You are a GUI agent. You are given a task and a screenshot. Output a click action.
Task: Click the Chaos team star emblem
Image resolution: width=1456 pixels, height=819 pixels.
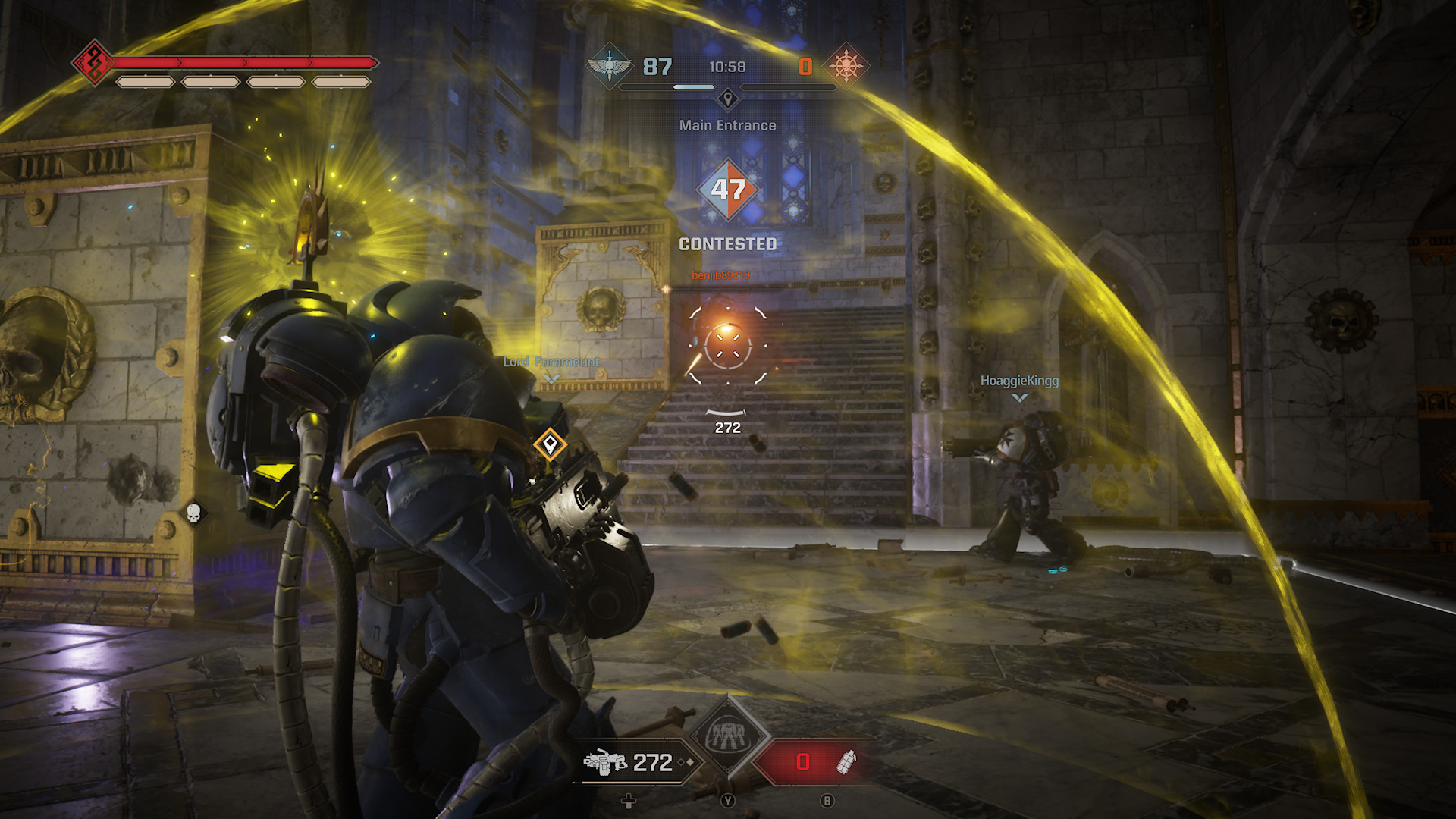[x=846, y=67]
